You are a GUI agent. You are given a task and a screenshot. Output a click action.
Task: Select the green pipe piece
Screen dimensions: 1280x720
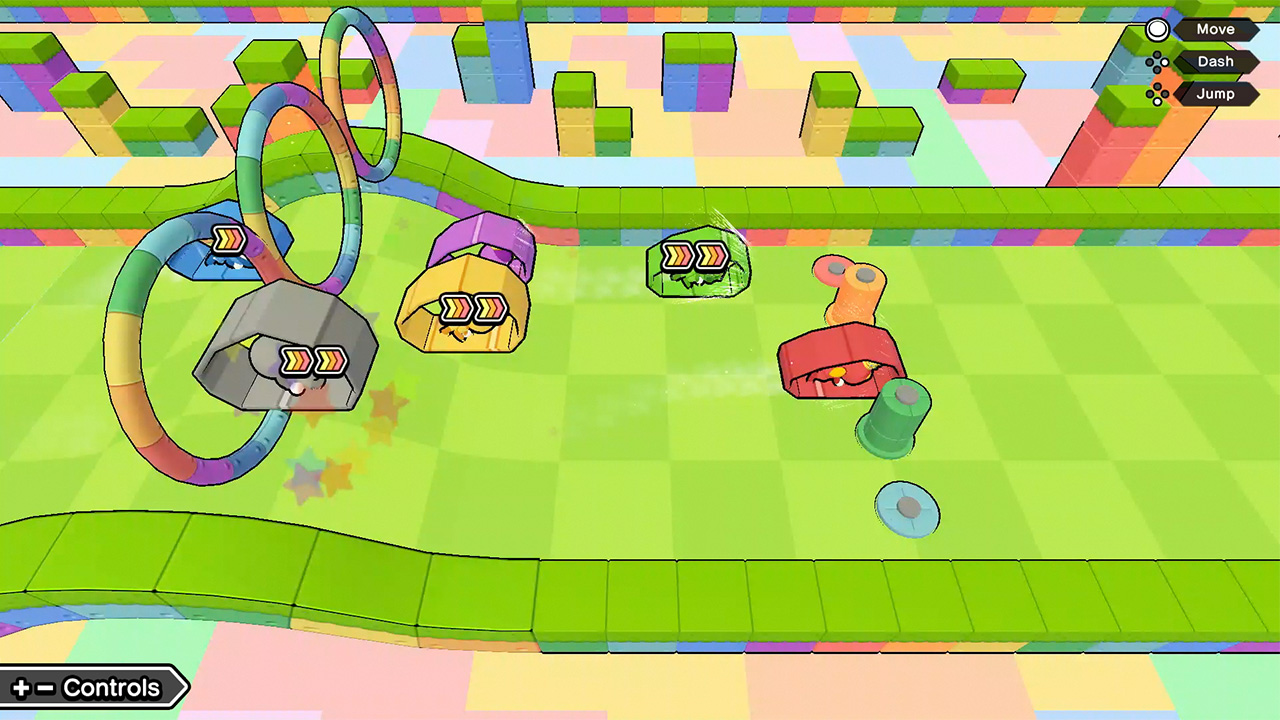(893, 420)
